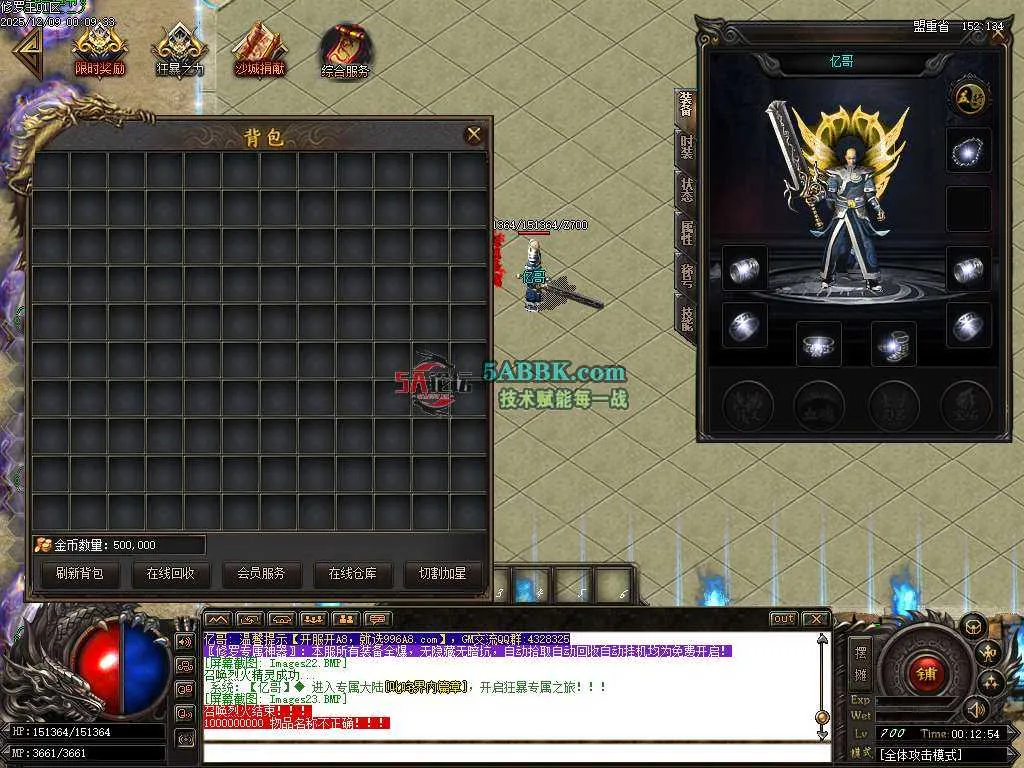Open 会员服务 member services

pyautogui.click(x=261, y=574)
